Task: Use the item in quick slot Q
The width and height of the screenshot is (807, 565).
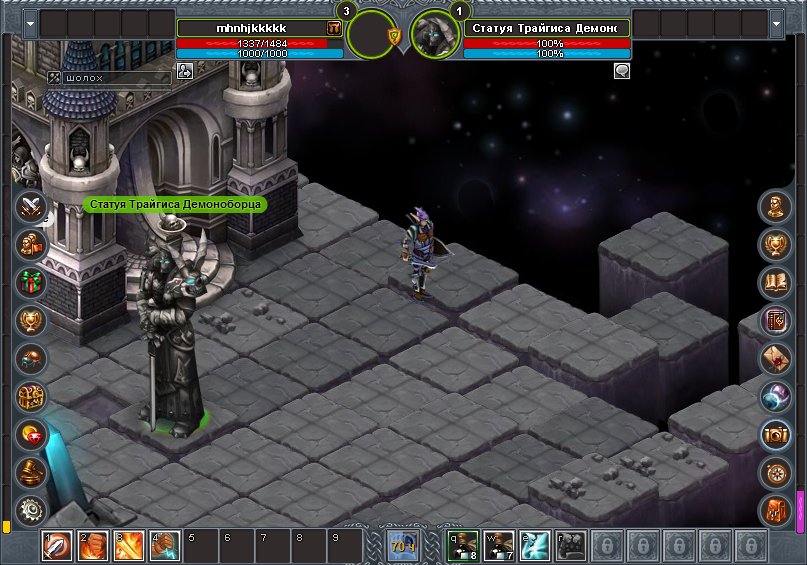Action: pyautogui.click(x=463, y=545)
